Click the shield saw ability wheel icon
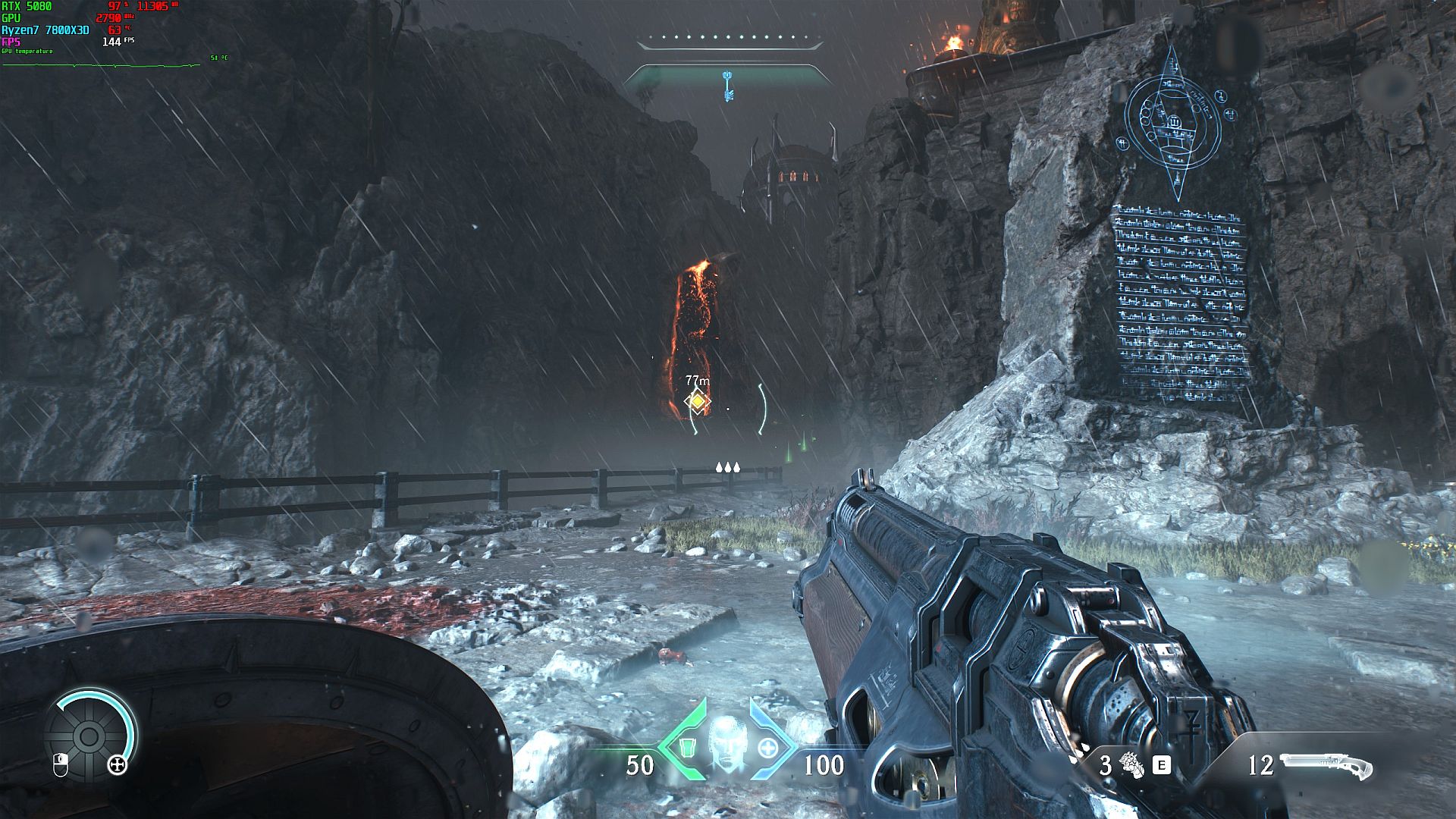Screen dimensions: 1456x819 pos(88,735)
